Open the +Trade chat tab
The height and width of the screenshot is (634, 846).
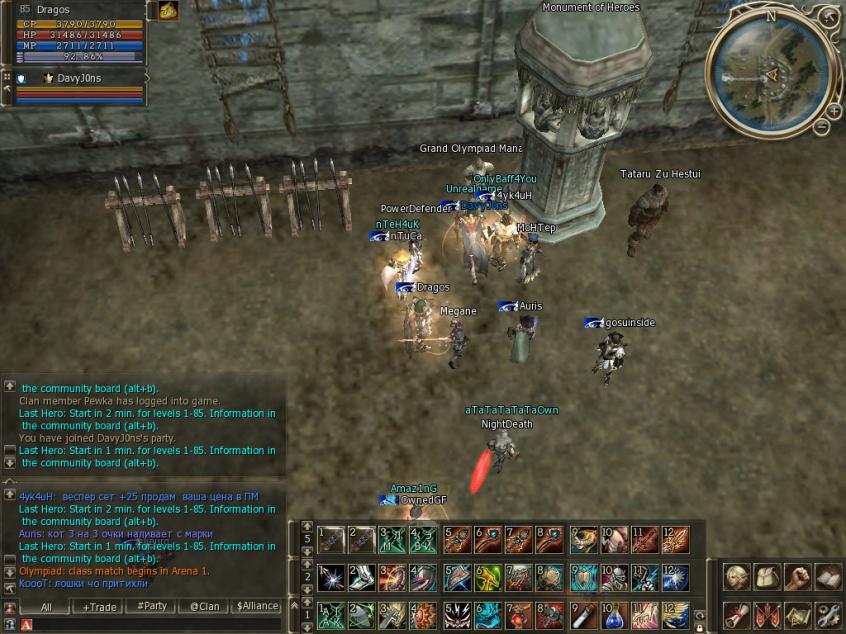(x=100, y=607)
